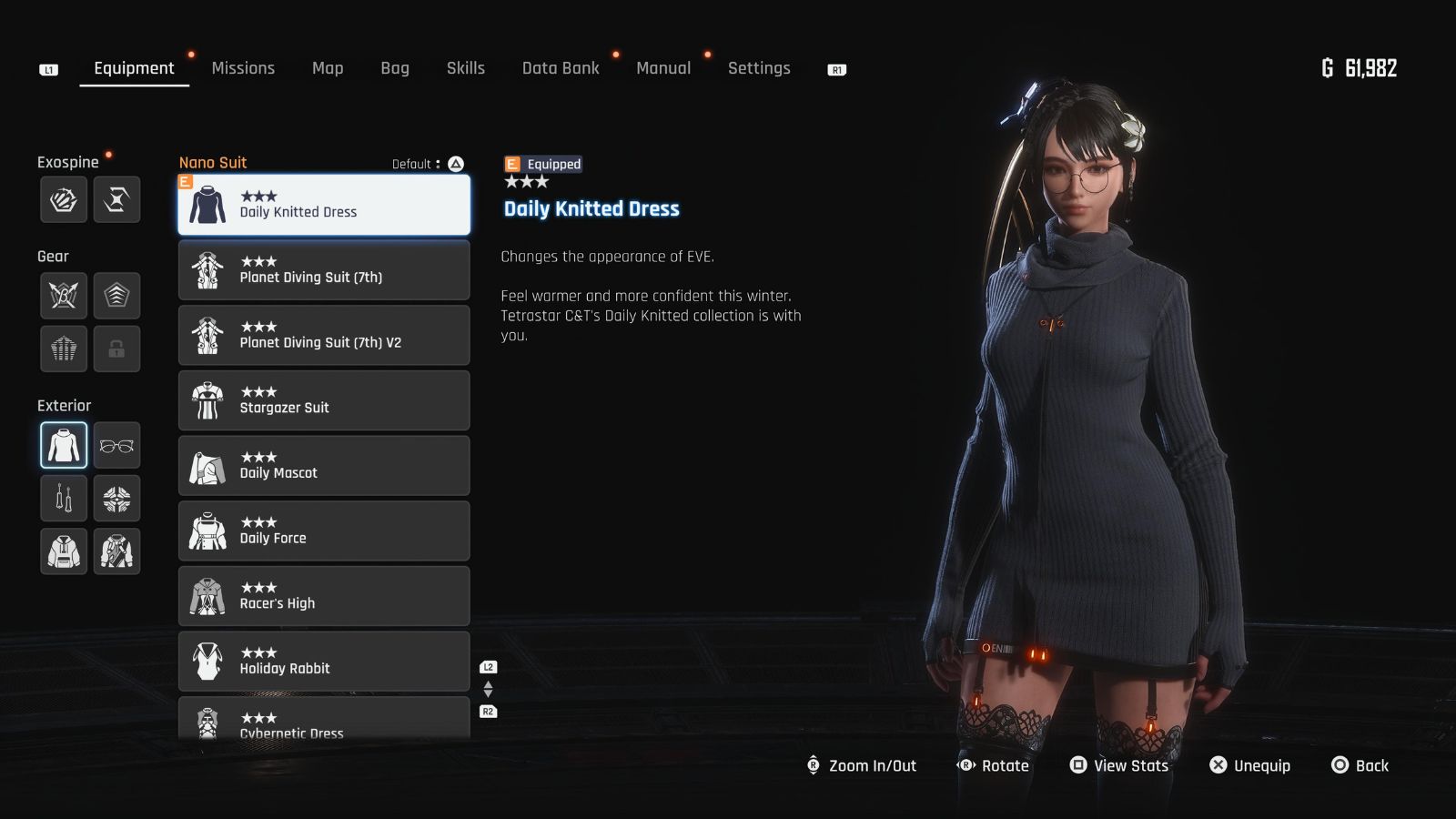The width and height of the screenshot is (1456, 819).
Task: Select the second Exospine slot icon
Action: click(x=116, y=199)
